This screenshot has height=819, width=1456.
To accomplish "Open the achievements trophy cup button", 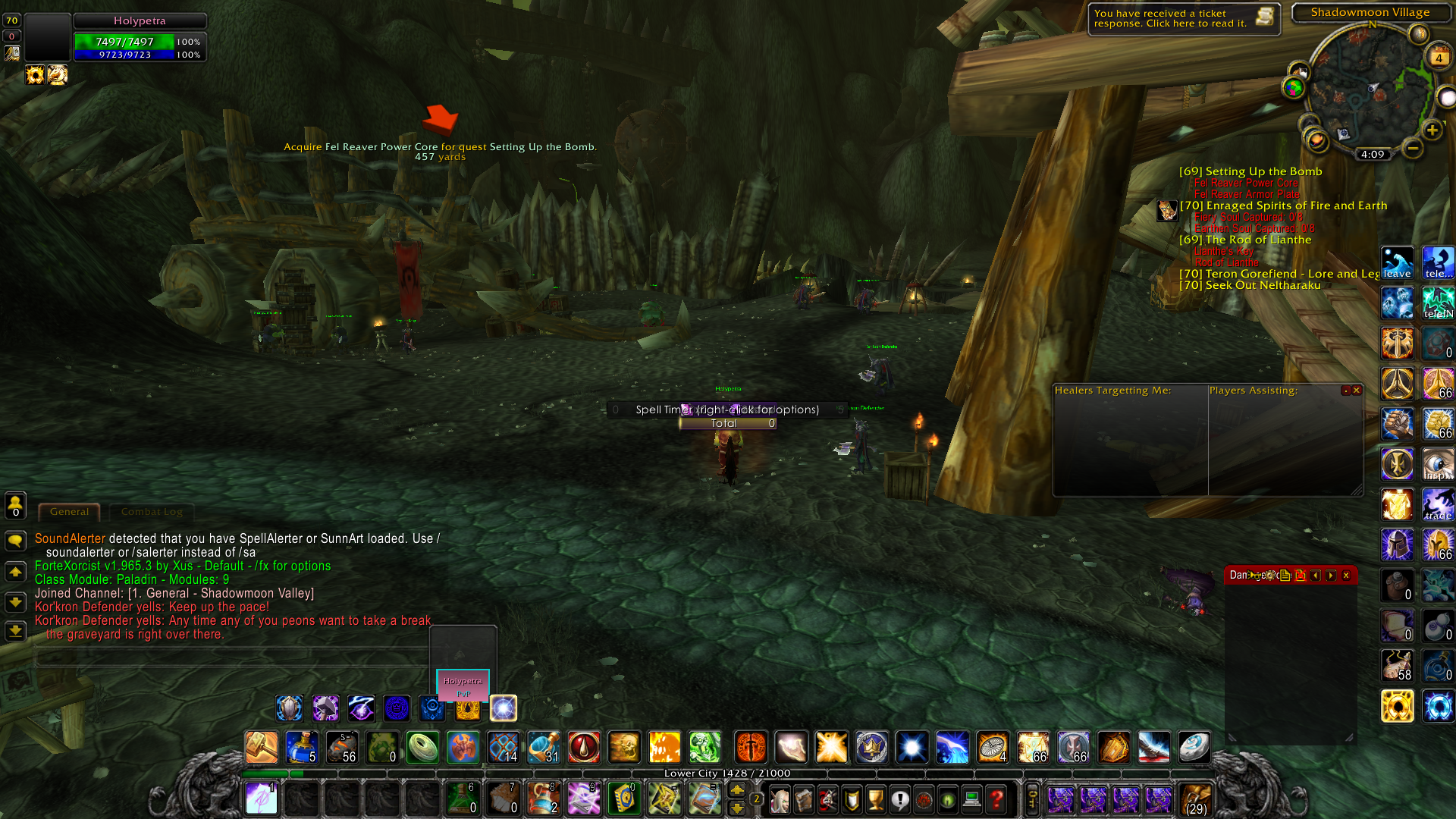I will (876, 799).
